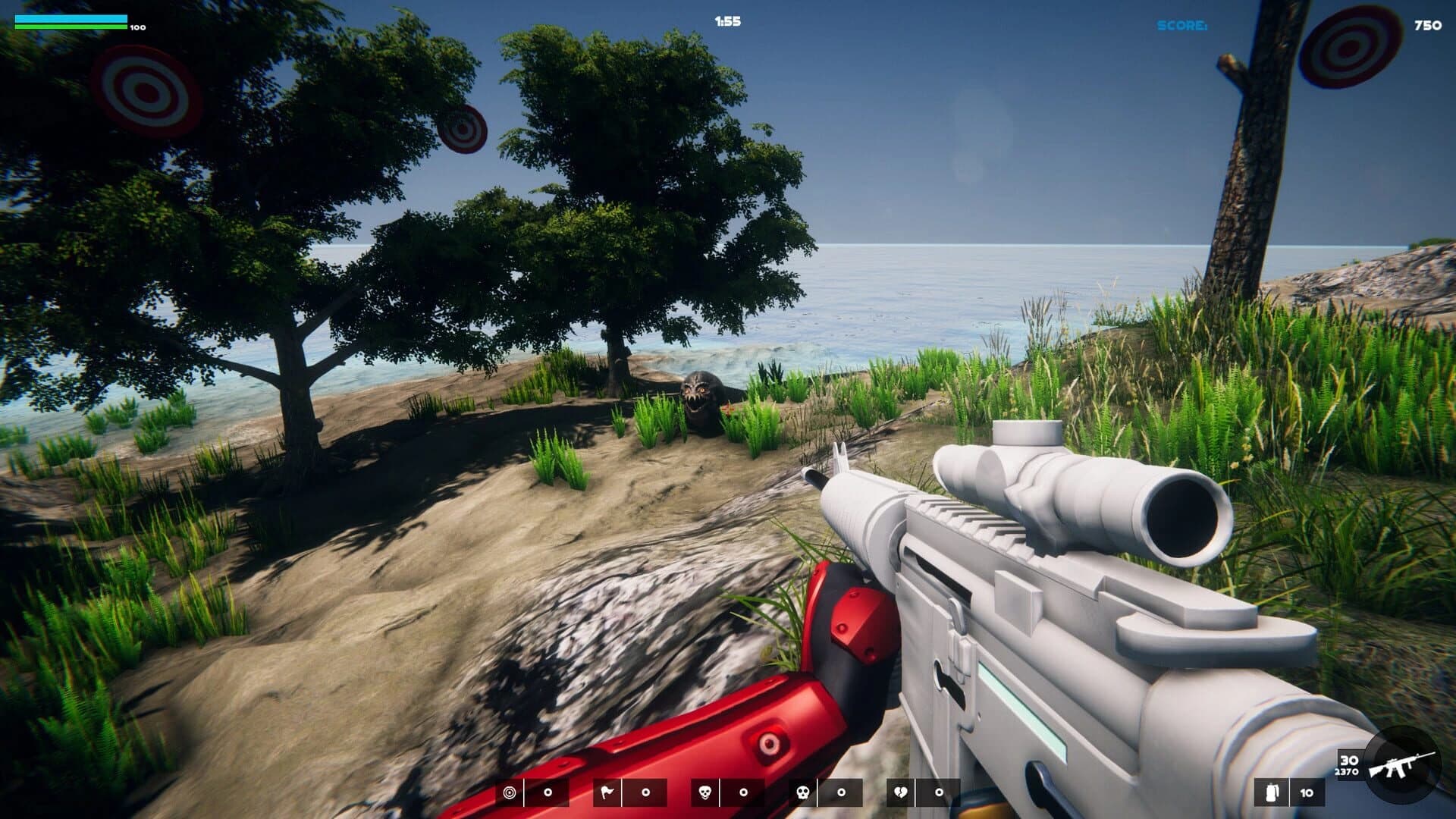Viewport: 1456px width, 819px height.
Task: Click the reserve ammo value 2370
Action: [x=1346, y=772]
